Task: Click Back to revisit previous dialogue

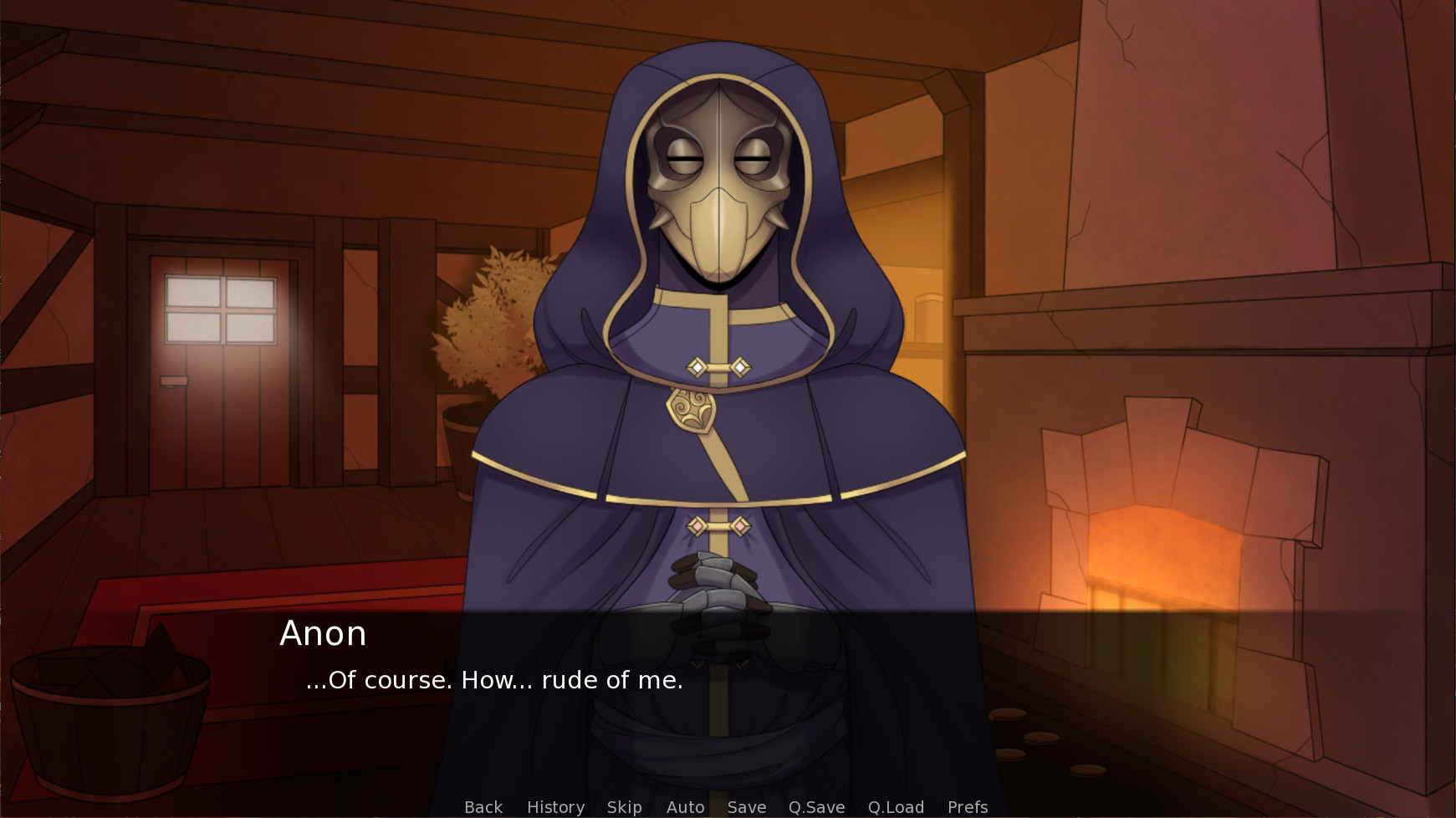Action: click(x=483, y=806)
